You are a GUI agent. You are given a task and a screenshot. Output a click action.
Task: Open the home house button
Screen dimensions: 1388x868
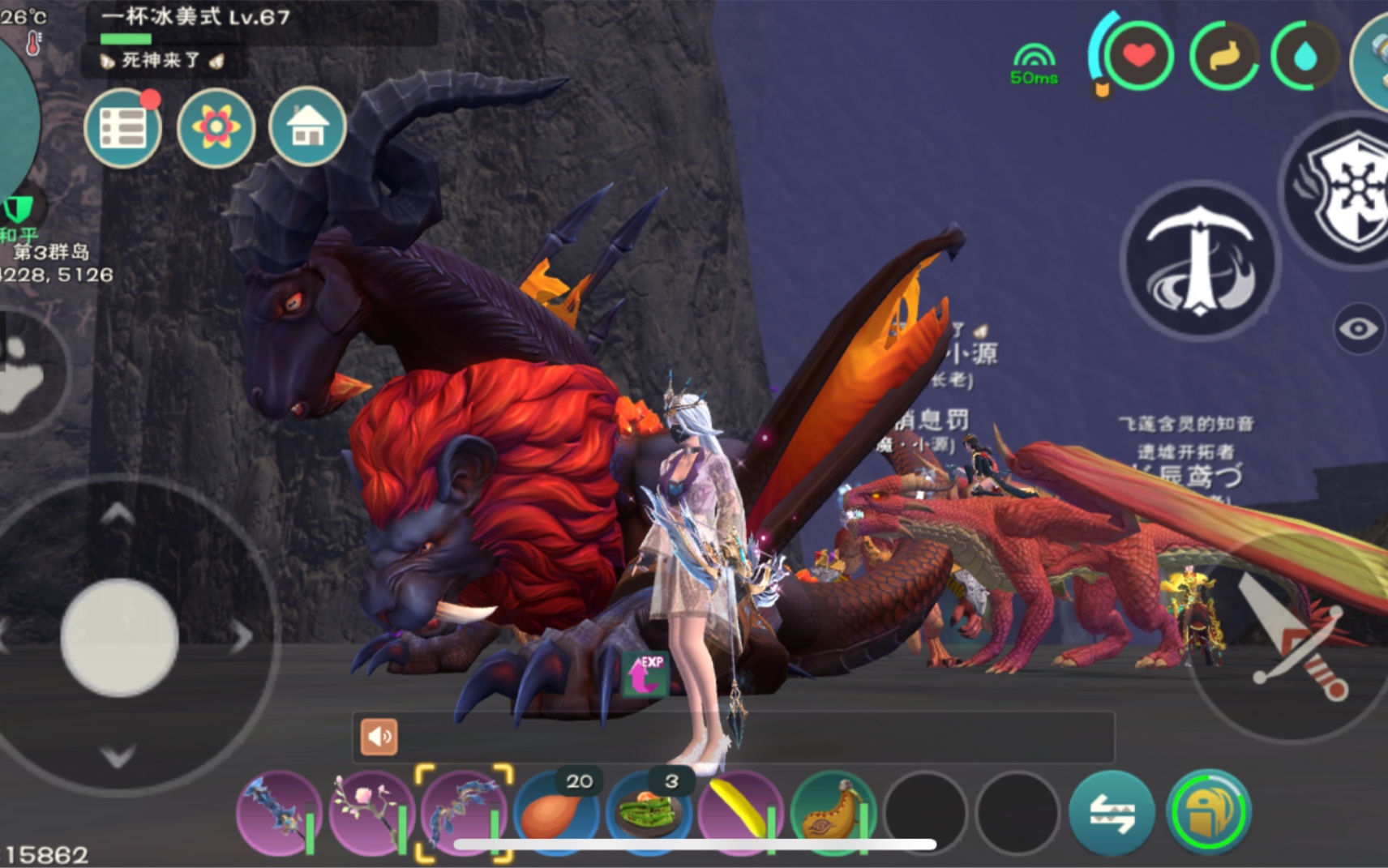click(x=307, y=127)
